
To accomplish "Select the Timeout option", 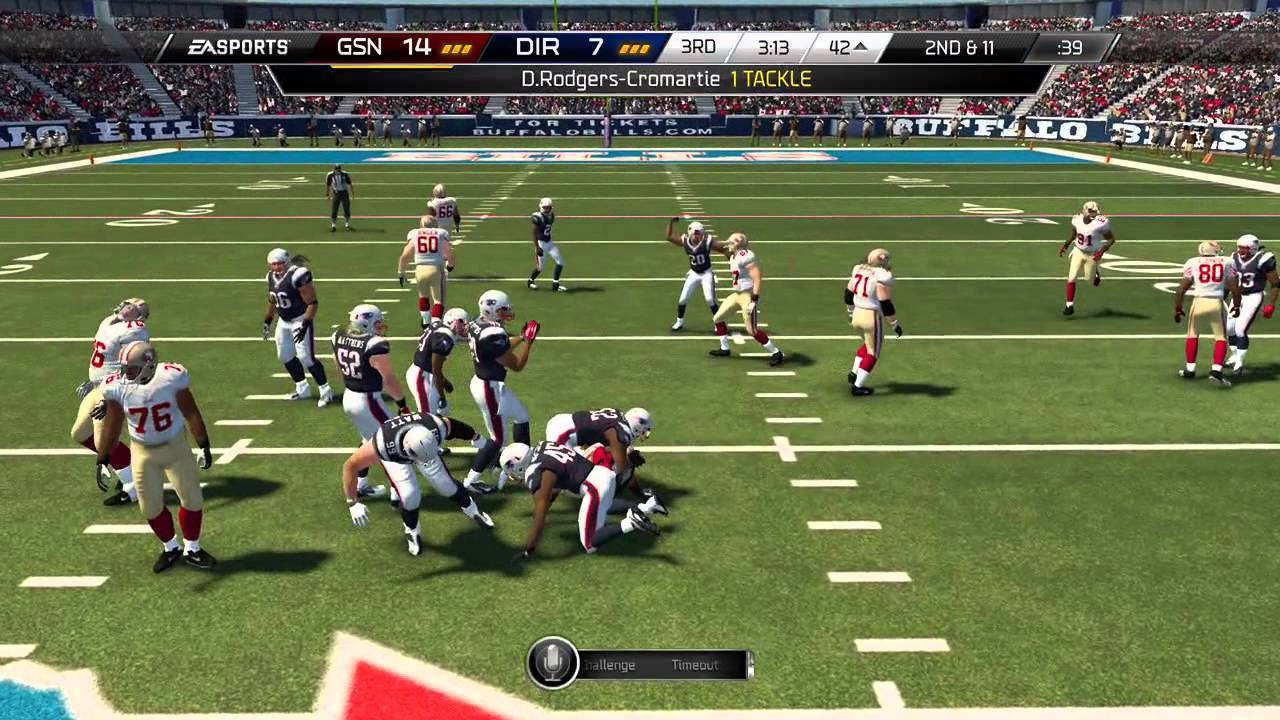I will pyautogui.click(x=694, y=665).
